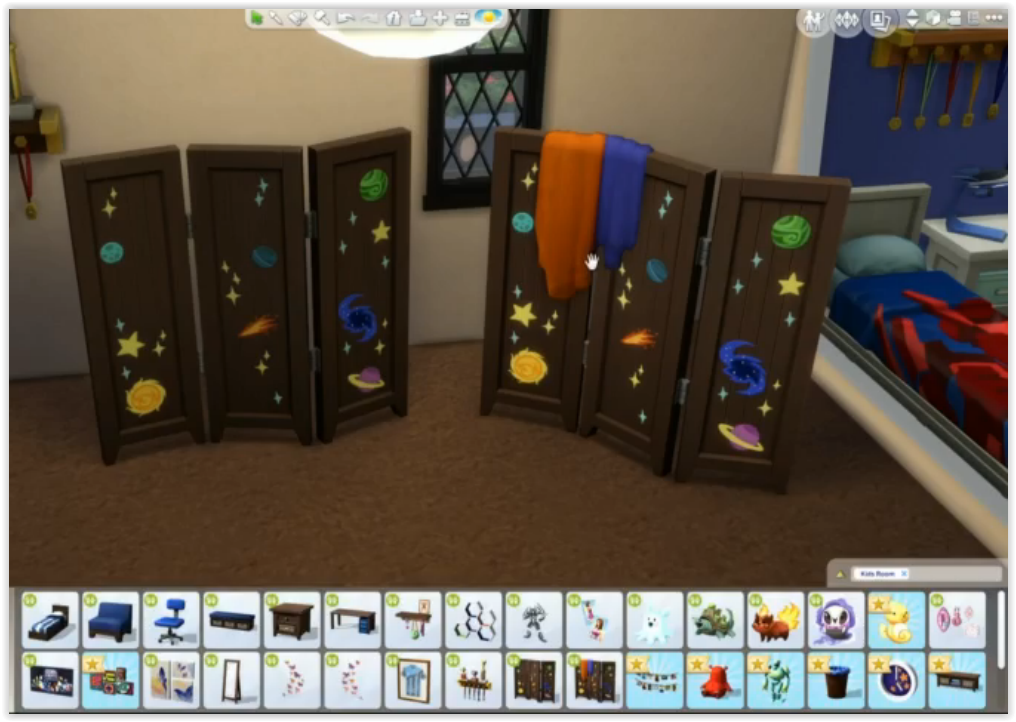Pick the blue office chair item
The image size is (1016, 722).
coord(172,621)
